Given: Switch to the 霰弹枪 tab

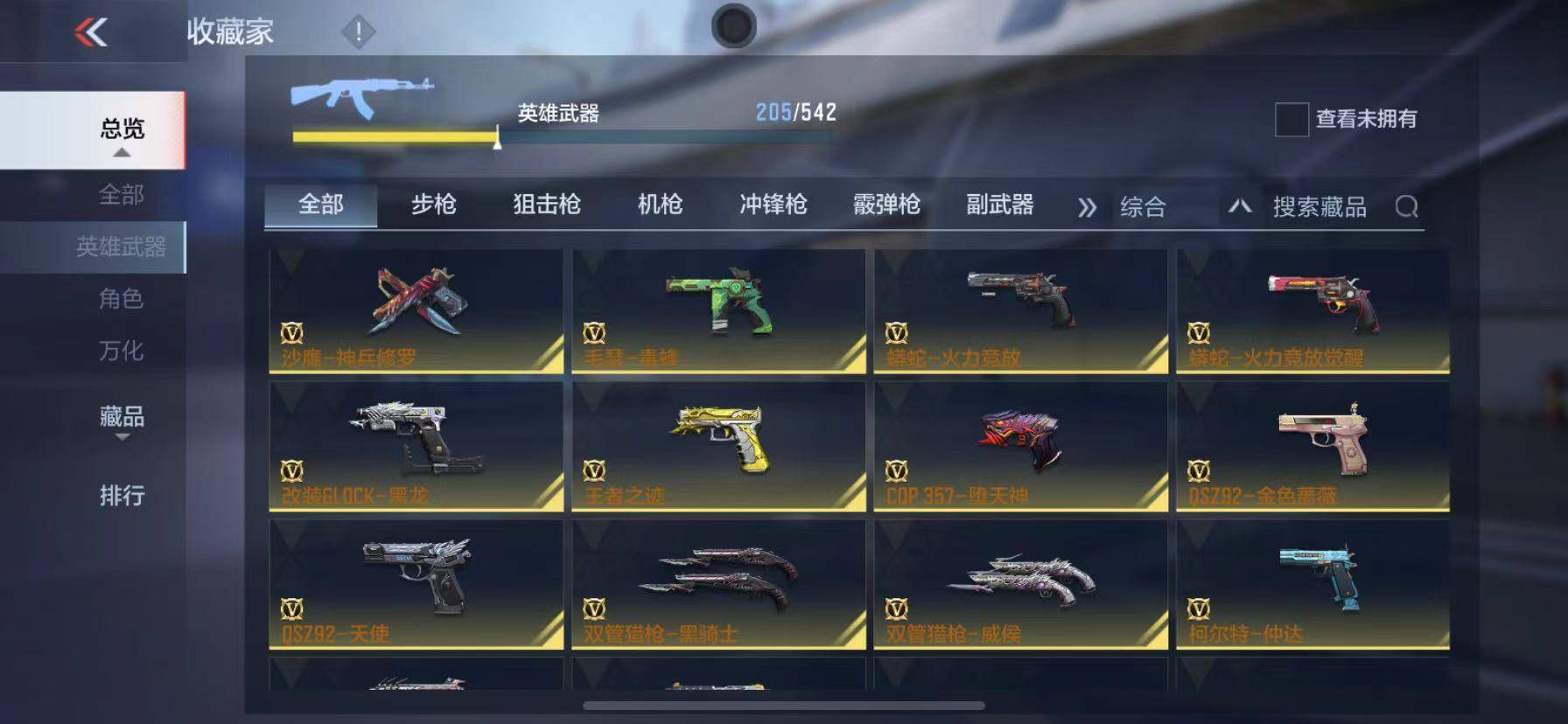Looking at the screenshot, I should [x=888, y=205].
